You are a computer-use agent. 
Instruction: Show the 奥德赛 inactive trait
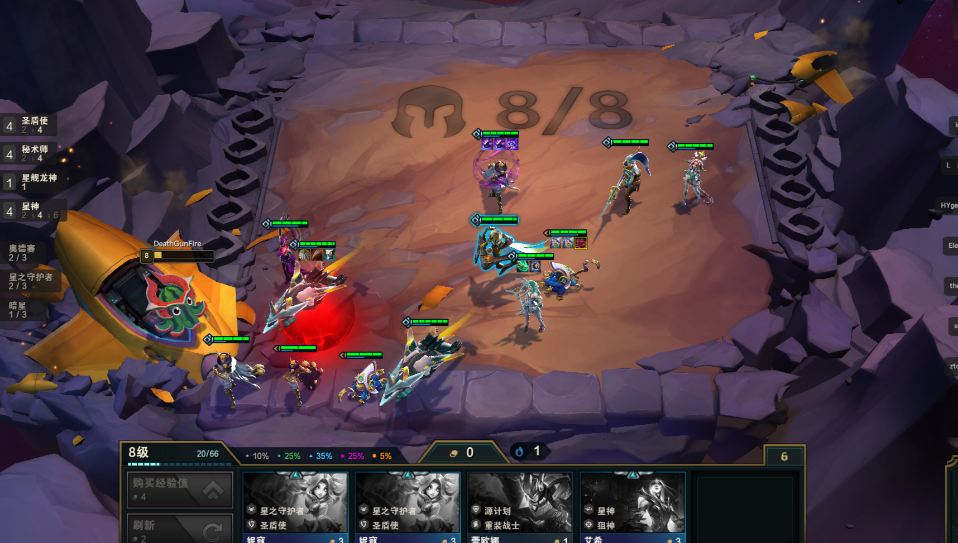coord(24,252)
